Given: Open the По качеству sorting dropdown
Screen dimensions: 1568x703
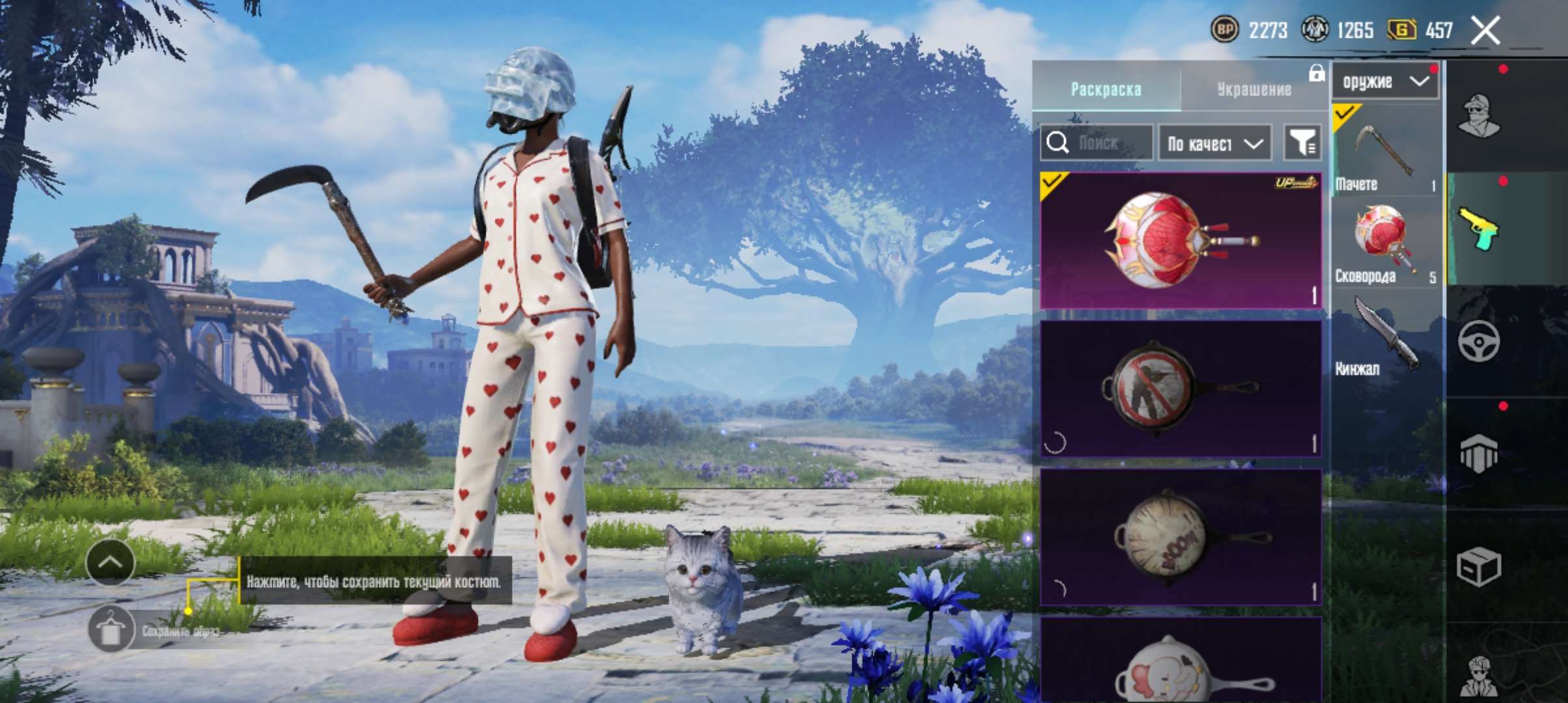Looking at the screenshot, I should point(1212,143).
